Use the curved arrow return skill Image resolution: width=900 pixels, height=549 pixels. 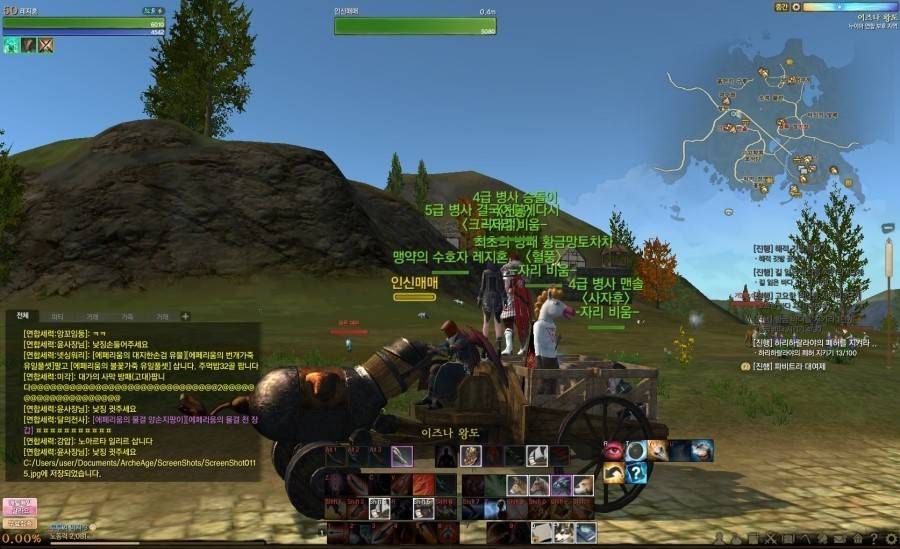613,473
